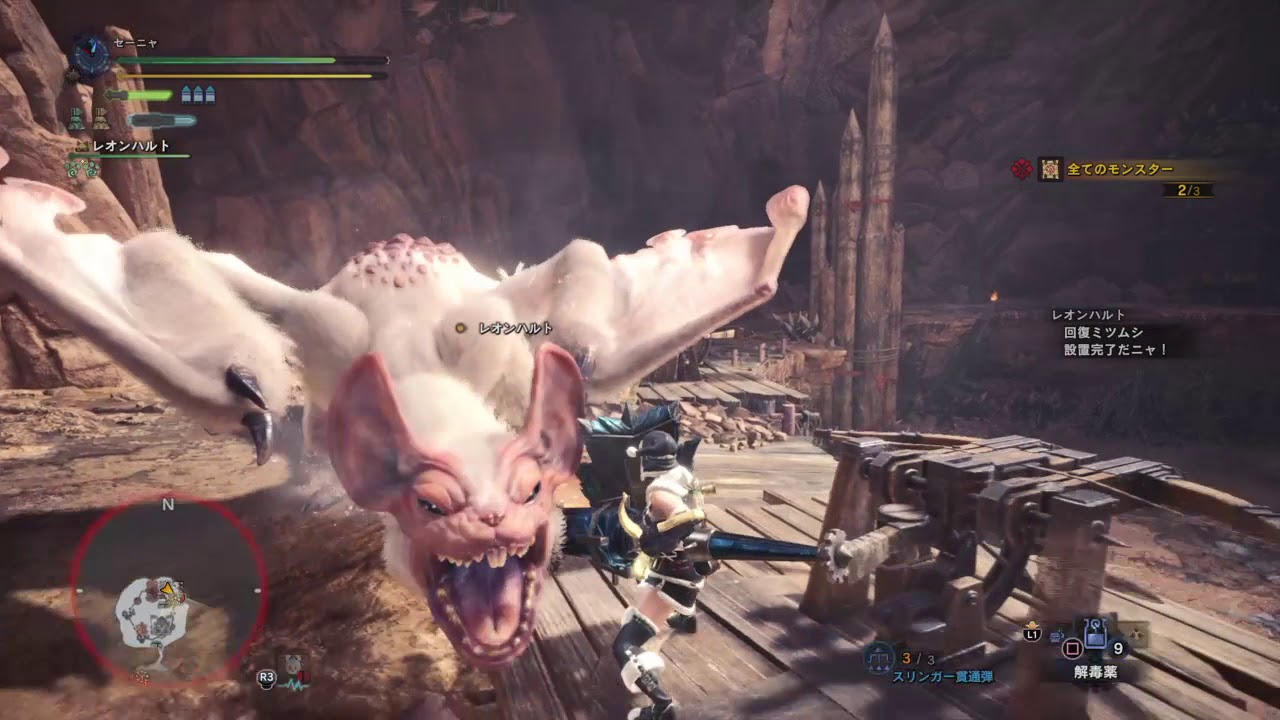This screenshot has width=1280, height=720.
Task: Select the sword sharpness gauge icon
Action: [140, 95]
